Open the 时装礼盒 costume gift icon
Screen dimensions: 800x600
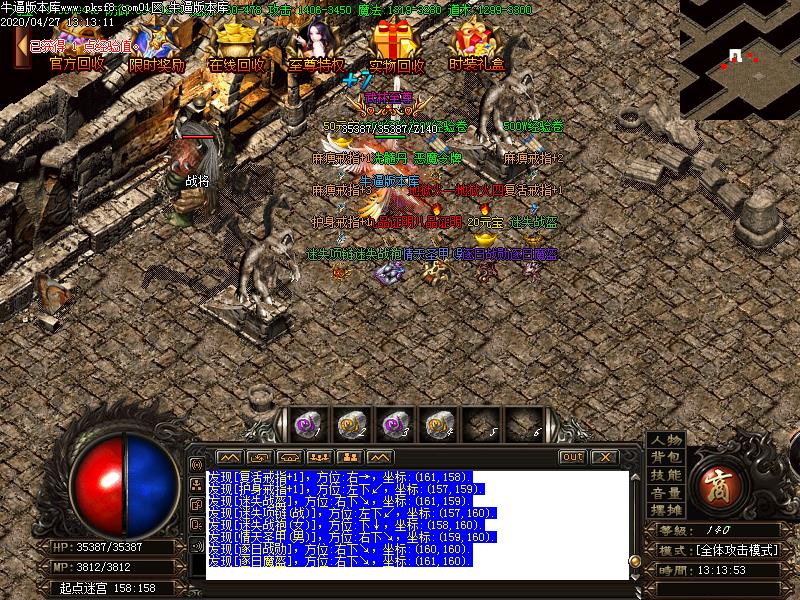[476, 48]
